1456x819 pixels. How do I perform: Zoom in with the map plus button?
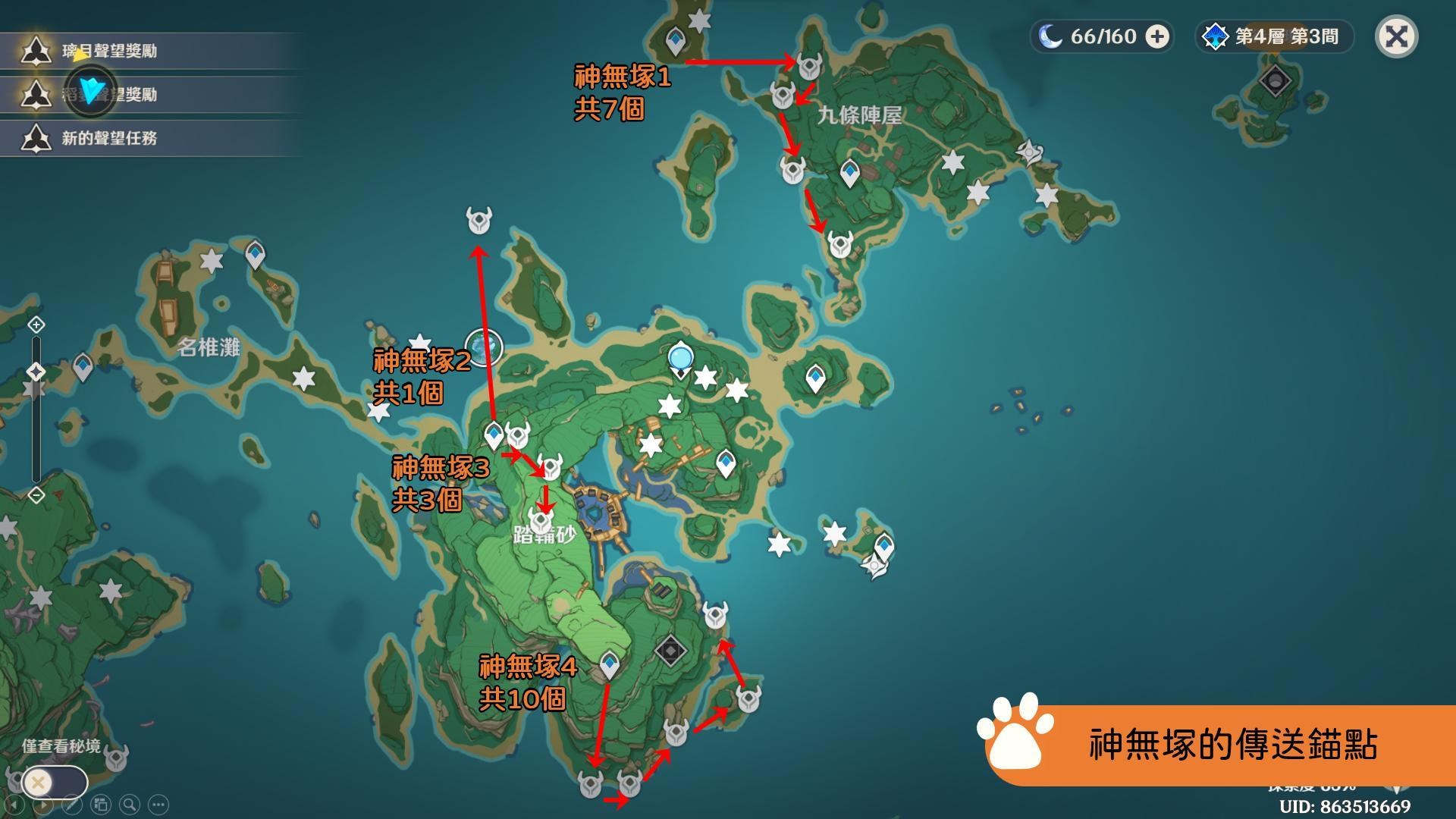(x=36, y=325)
